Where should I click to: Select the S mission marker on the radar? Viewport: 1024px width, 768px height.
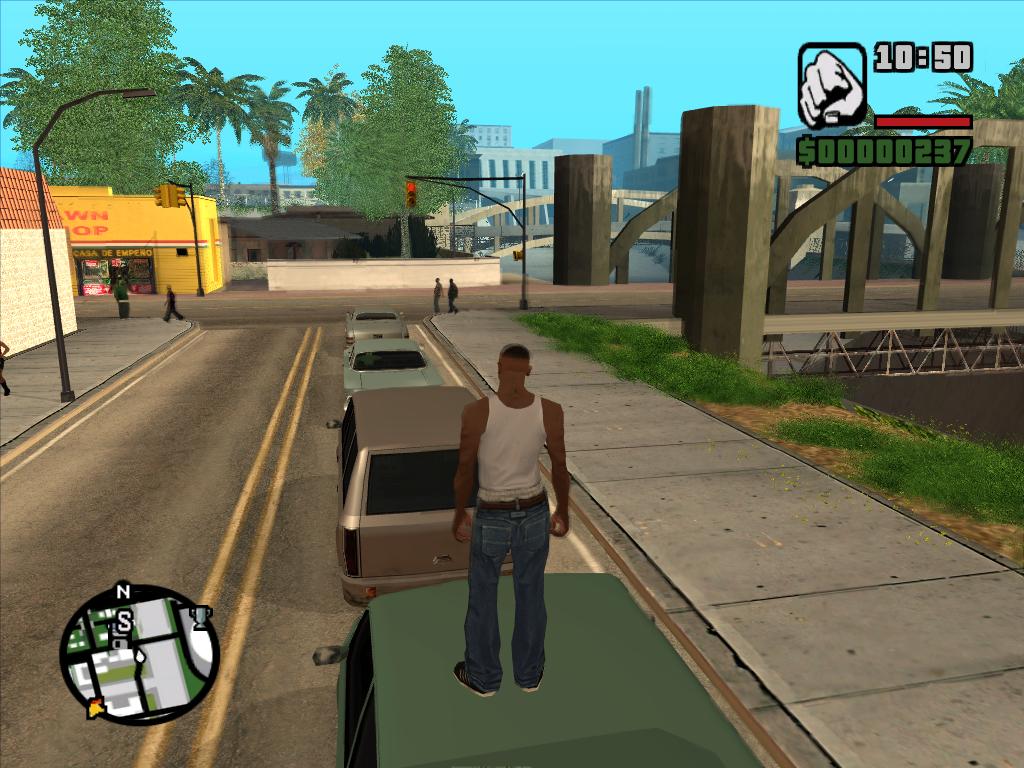click(x=124, y=622)
